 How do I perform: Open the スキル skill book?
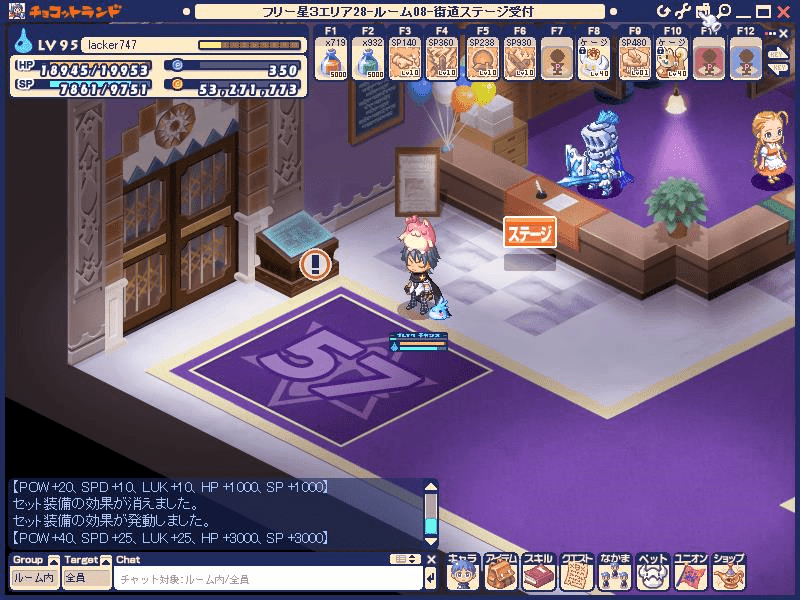pos(539,572)
